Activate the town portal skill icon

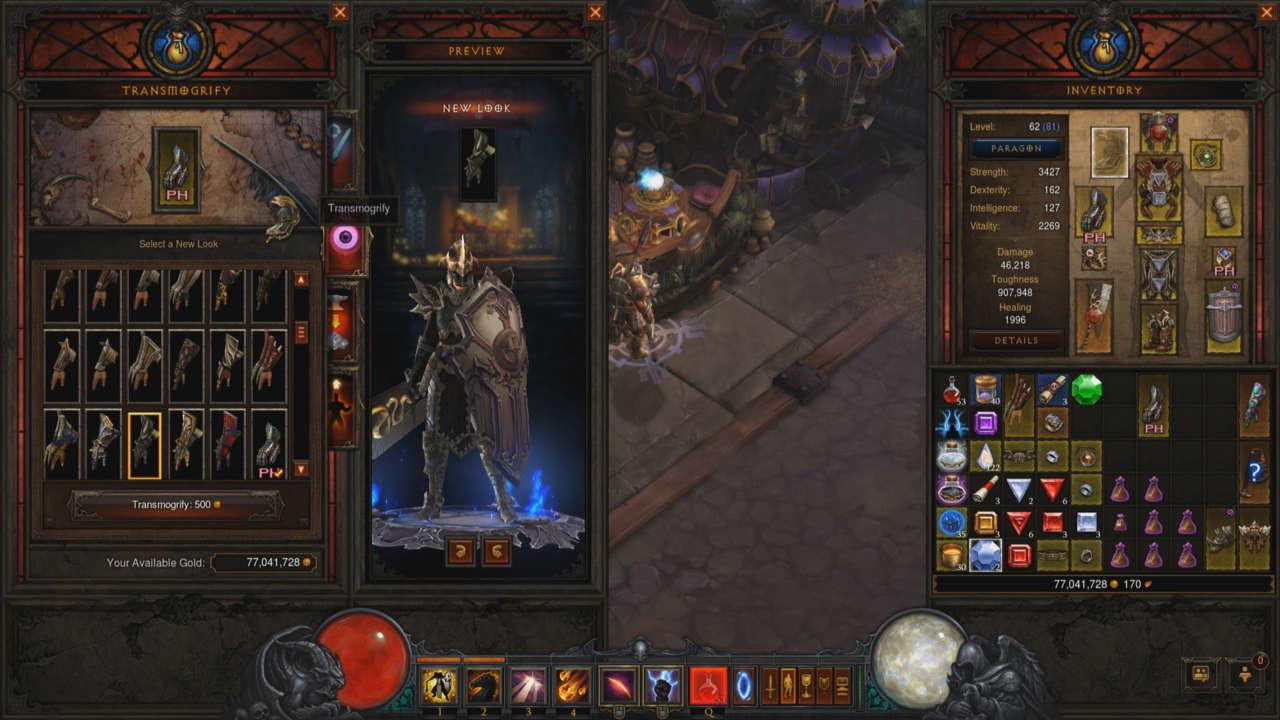click(746, 686)
